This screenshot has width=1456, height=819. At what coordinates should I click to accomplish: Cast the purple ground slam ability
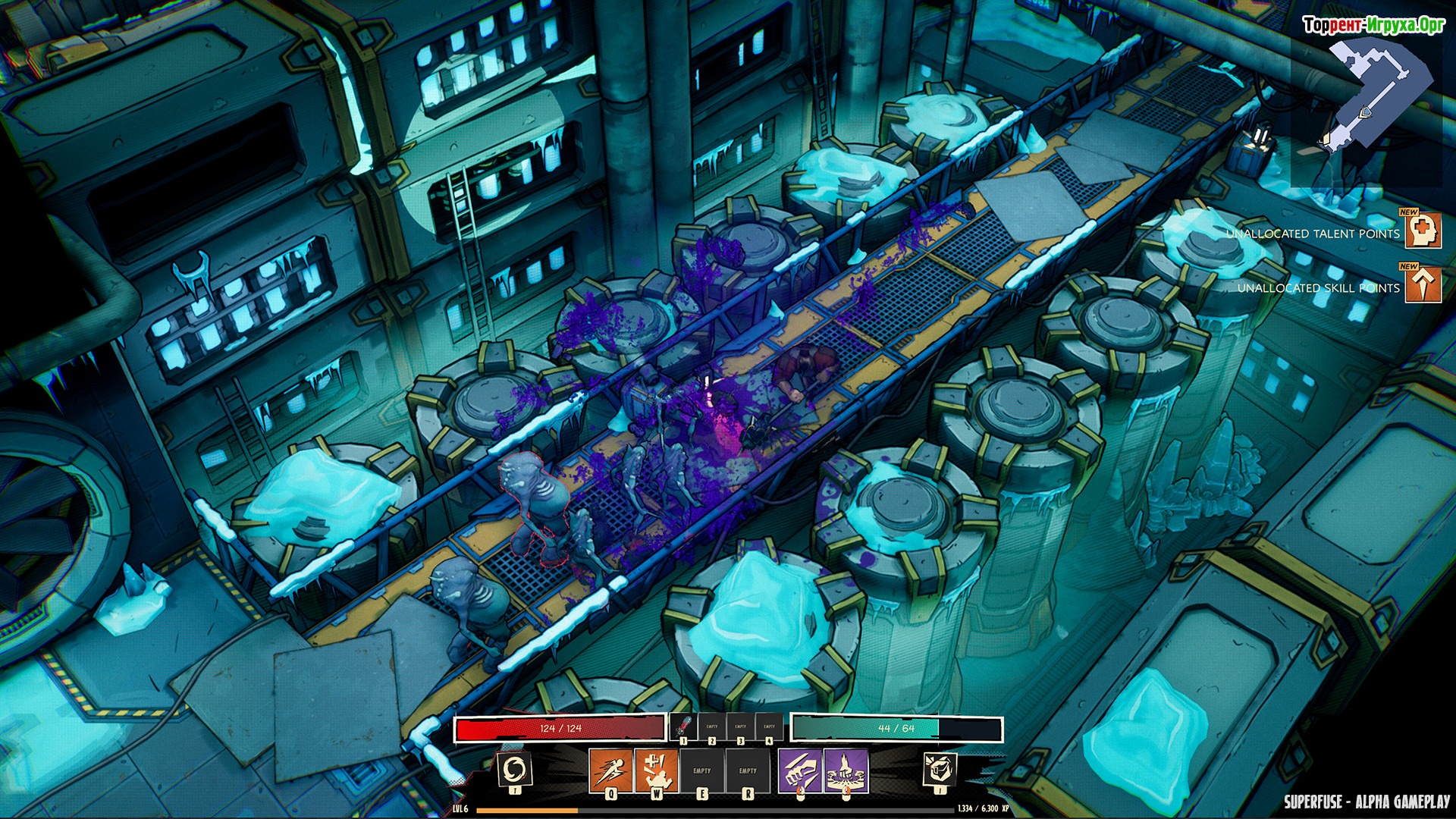pyautogui.click(x=846, y=769)
